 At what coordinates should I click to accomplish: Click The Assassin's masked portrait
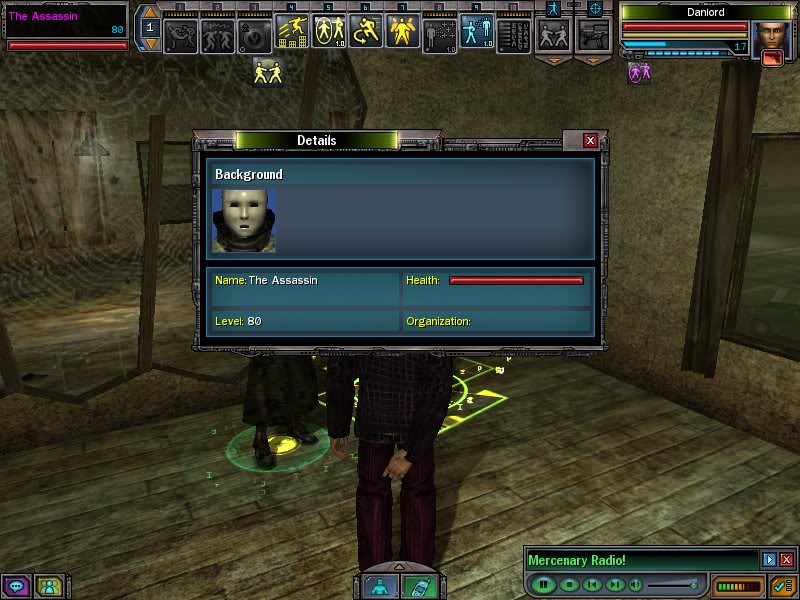click(x=243, y=219)
